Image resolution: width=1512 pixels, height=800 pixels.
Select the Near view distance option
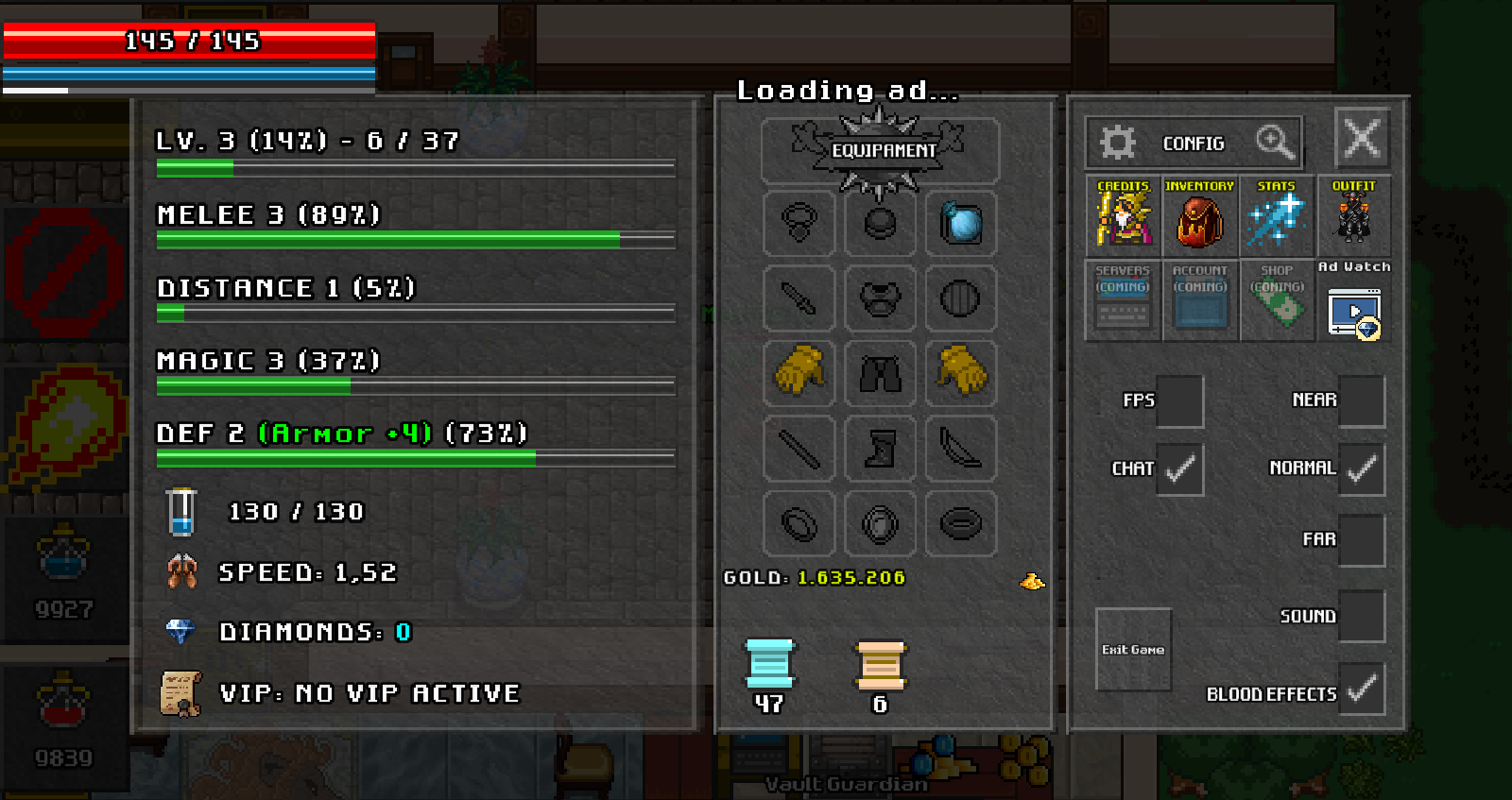tap(1361, 400)
